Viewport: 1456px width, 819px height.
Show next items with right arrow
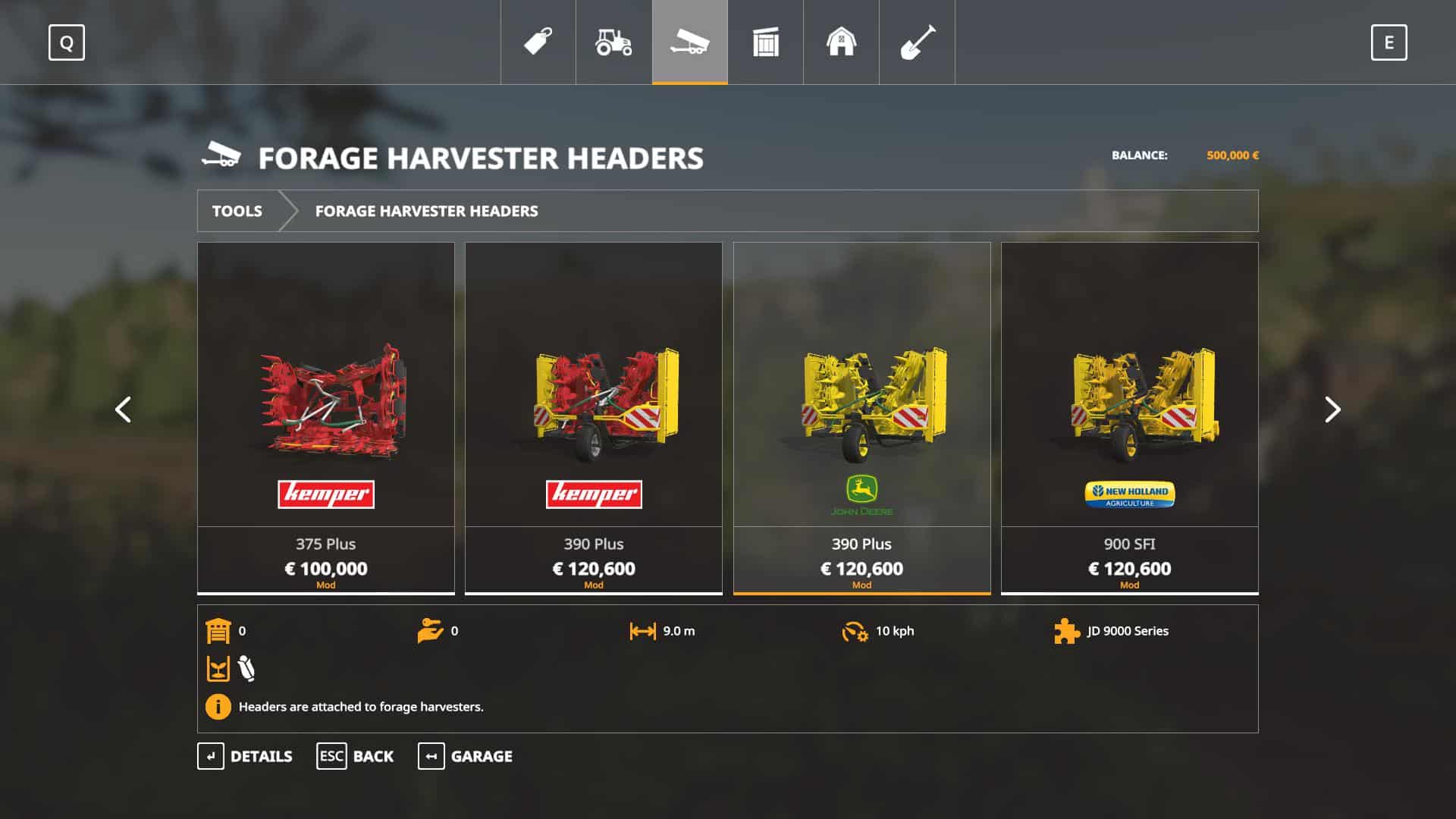pos(1332,409)
